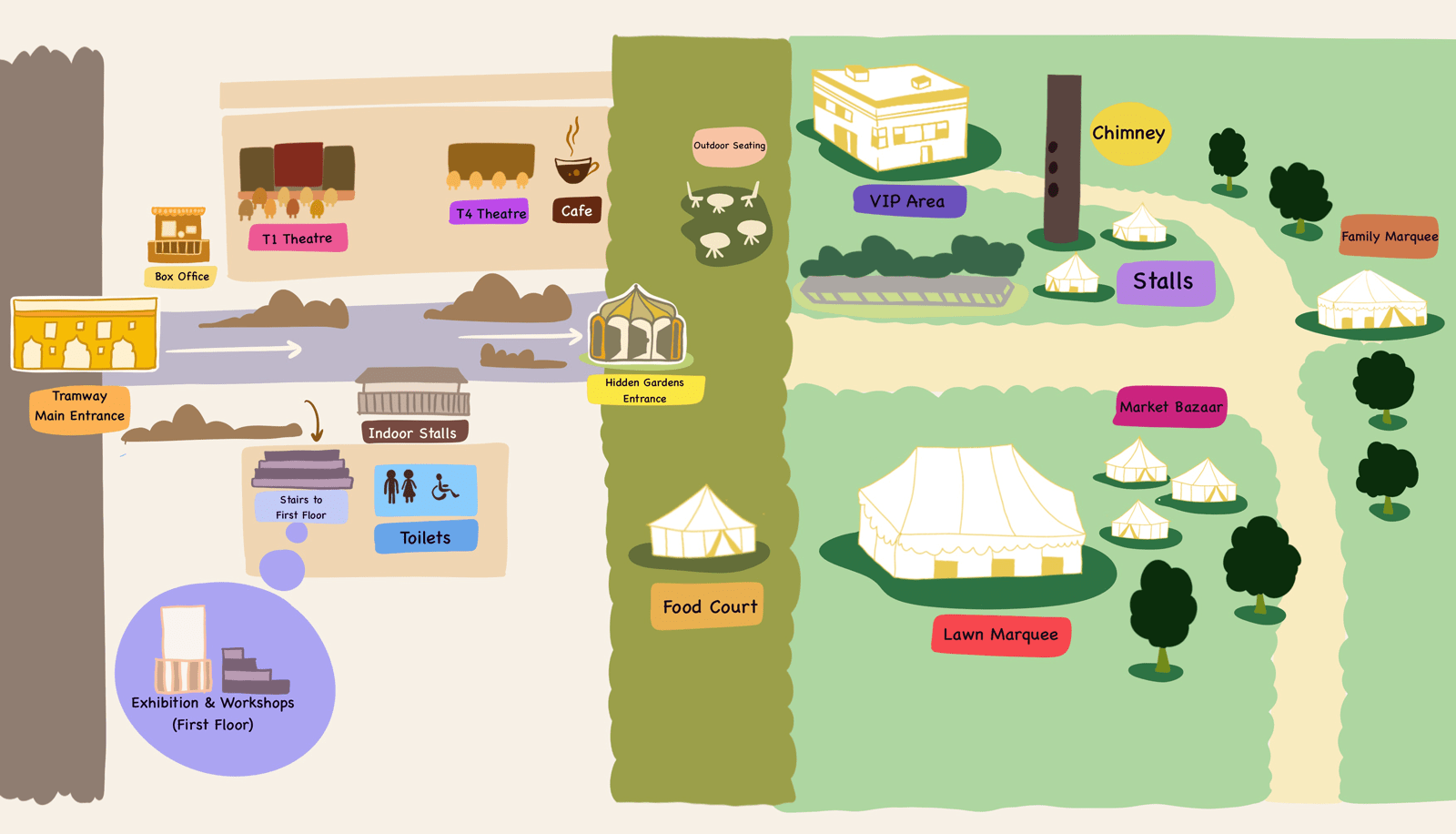This screenshot has width=1456, height=834.
Task: Choose the T1 Theatre label
Action: tap(298, 239)
